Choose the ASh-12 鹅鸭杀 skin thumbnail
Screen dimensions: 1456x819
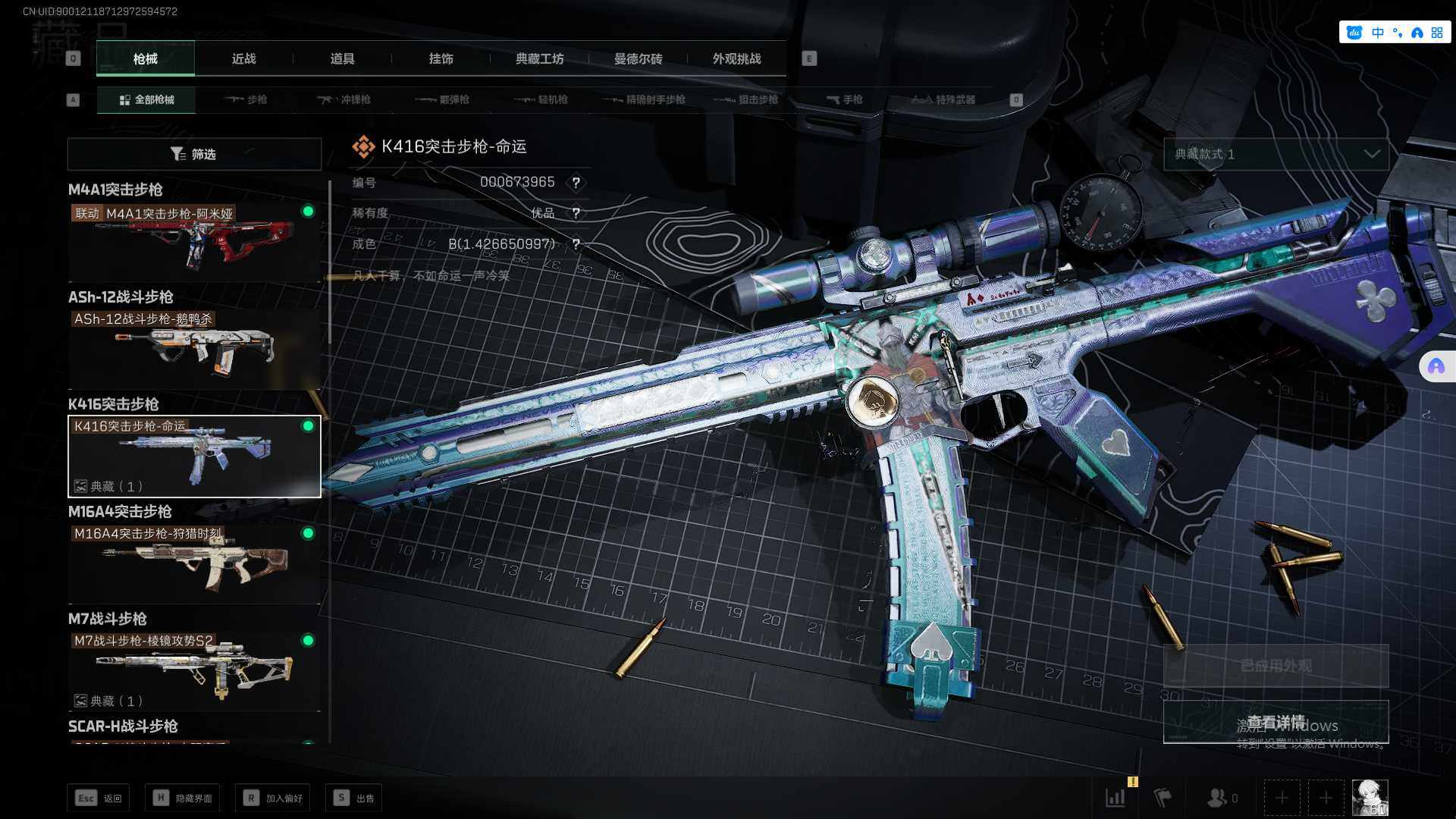pos(194,348)
